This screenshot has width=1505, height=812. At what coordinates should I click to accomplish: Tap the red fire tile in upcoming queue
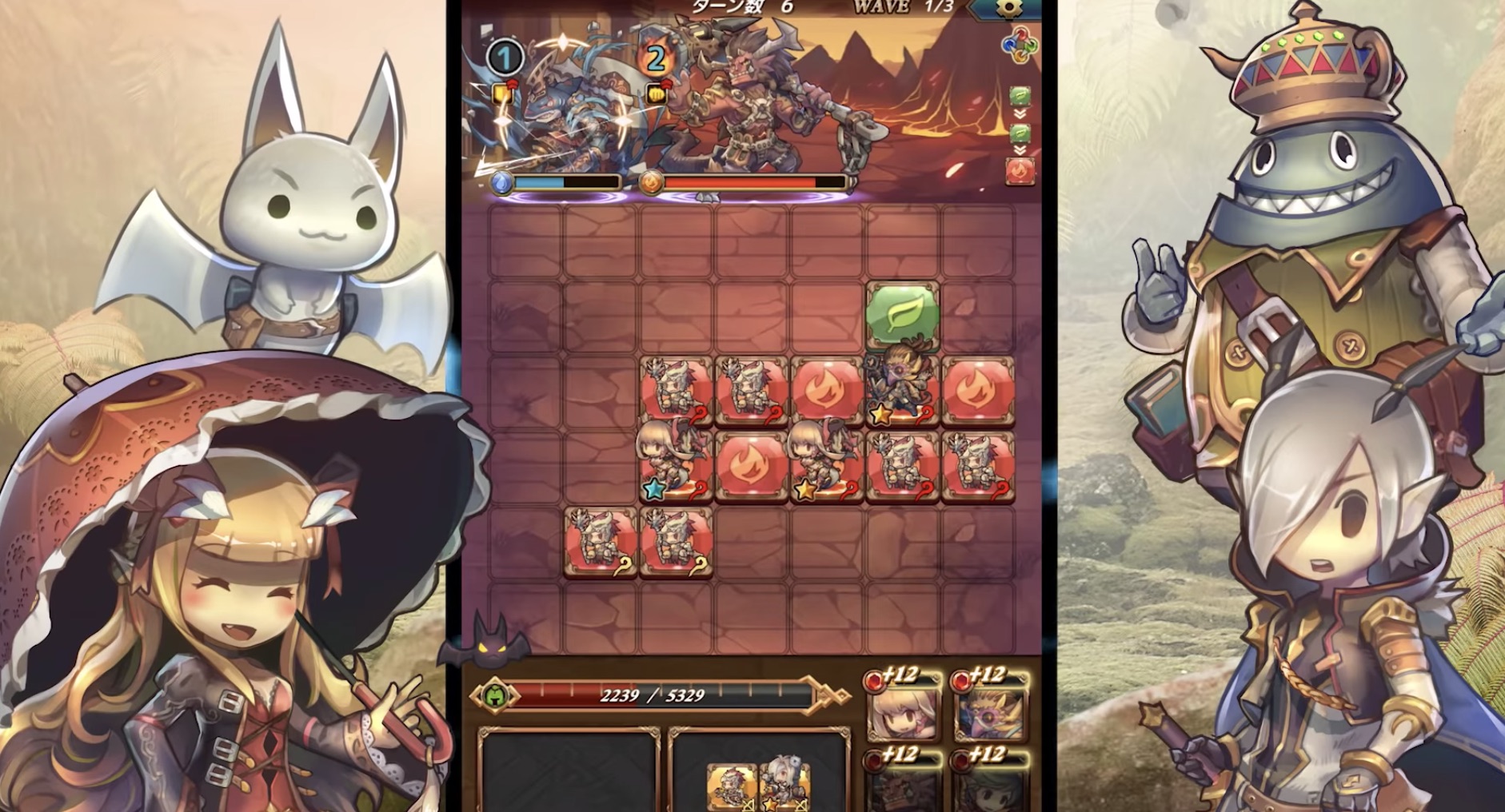(1020, 171)
